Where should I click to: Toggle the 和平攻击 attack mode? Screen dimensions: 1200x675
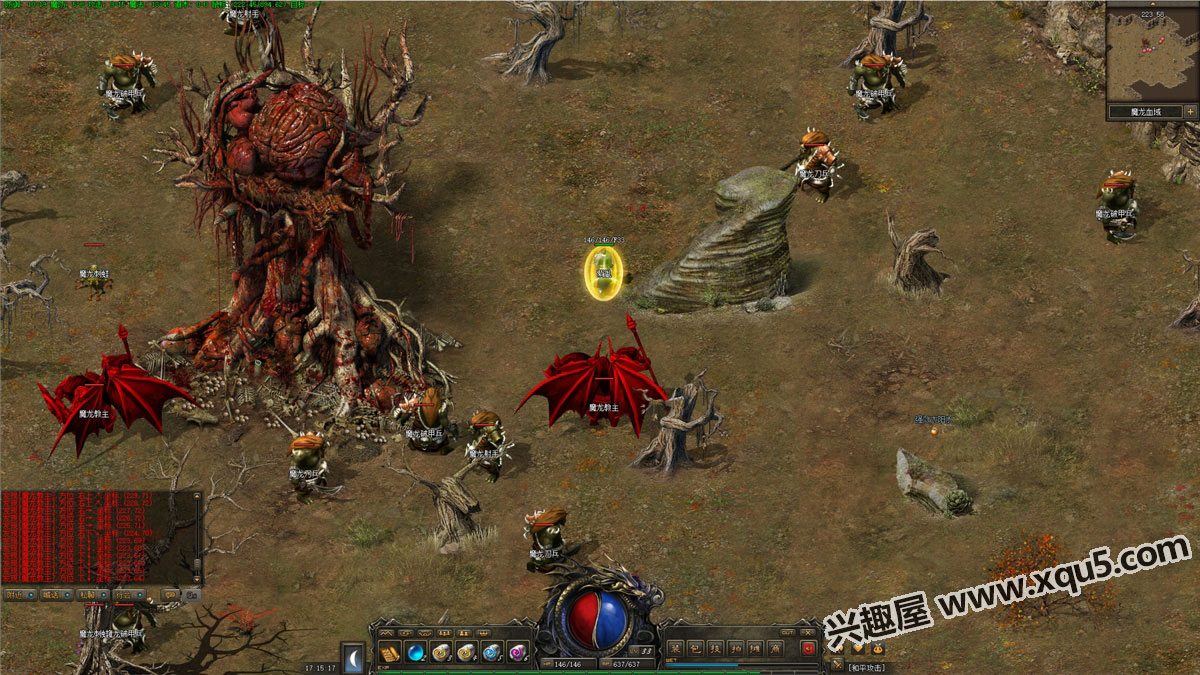[x=866, y=667]
